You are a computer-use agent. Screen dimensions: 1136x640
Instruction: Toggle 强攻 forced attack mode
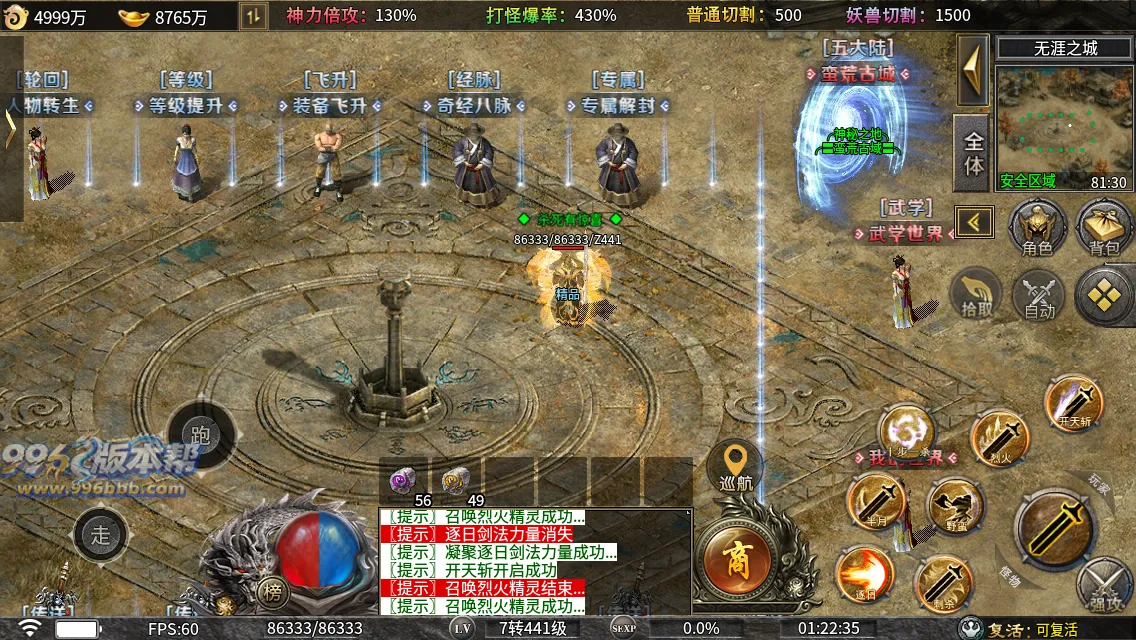1104,586
